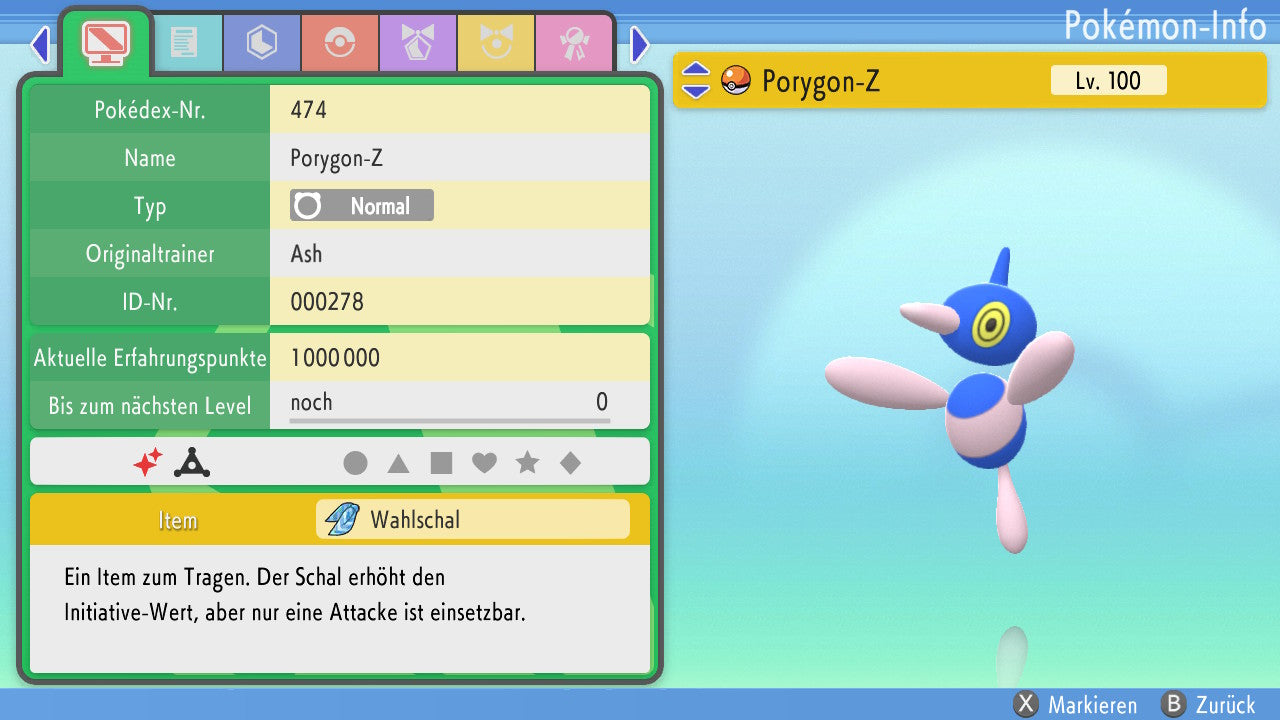
Task: Switch to the teal trainer memo tab
Action: coord(183,43)
